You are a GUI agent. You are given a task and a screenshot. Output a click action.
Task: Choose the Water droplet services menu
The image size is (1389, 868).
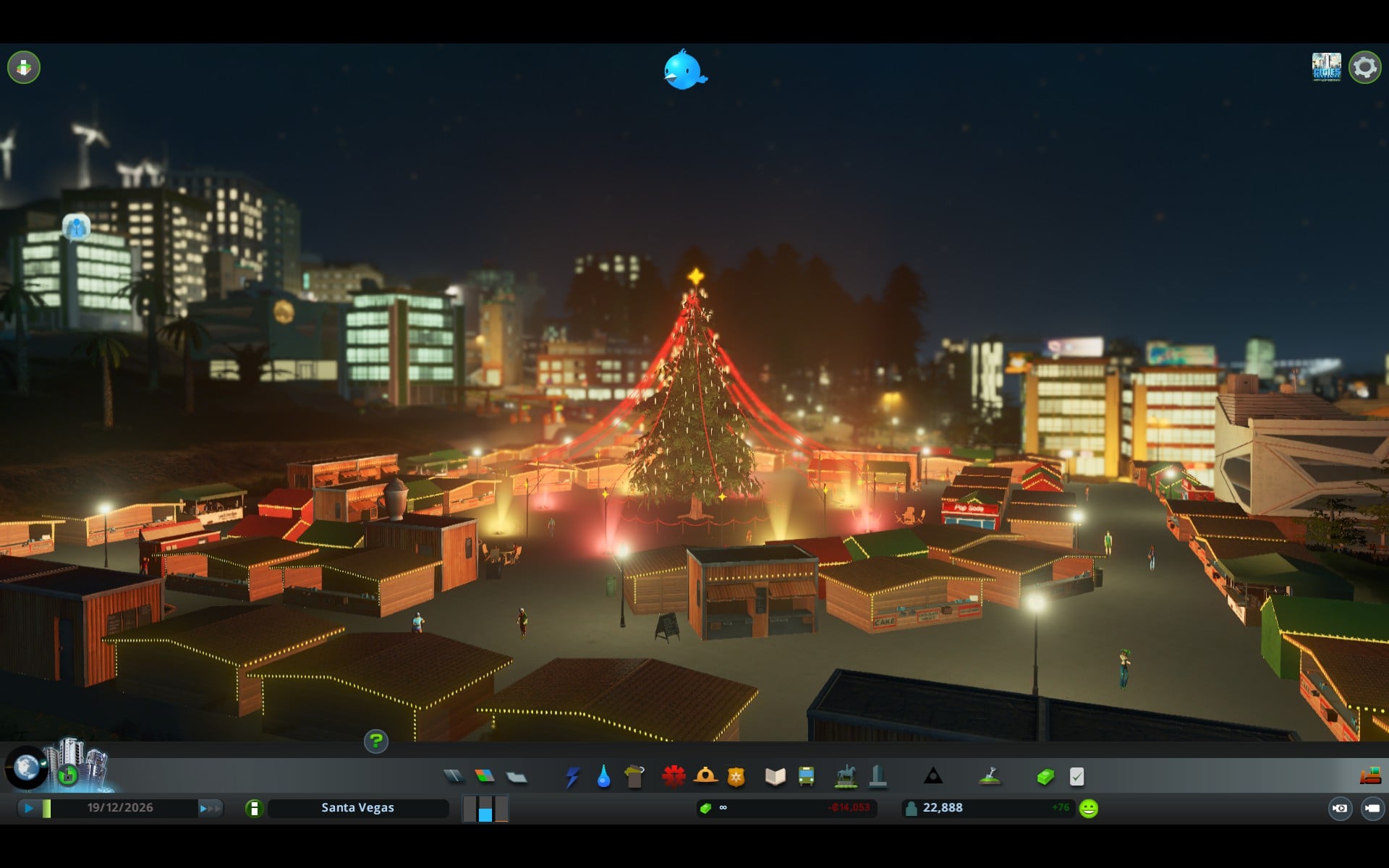(x=603, y=777)
